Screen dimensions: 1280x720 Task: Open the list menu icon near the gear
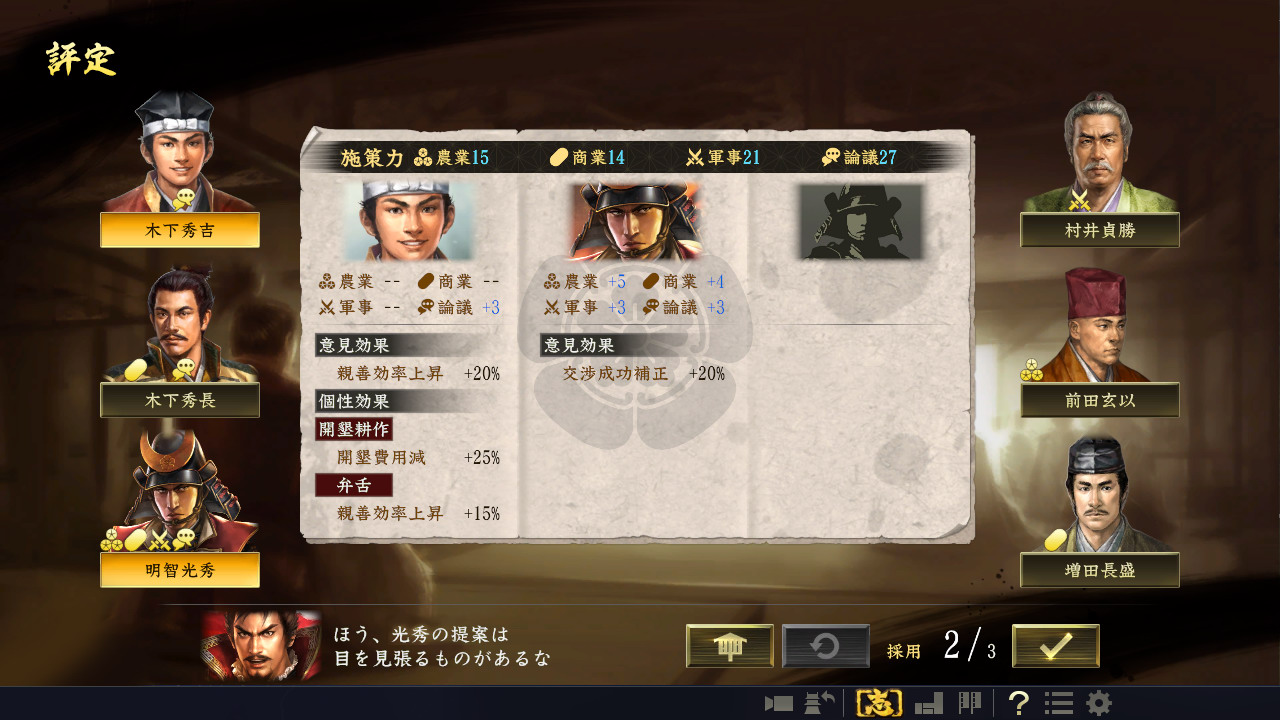pos(1059,704)
